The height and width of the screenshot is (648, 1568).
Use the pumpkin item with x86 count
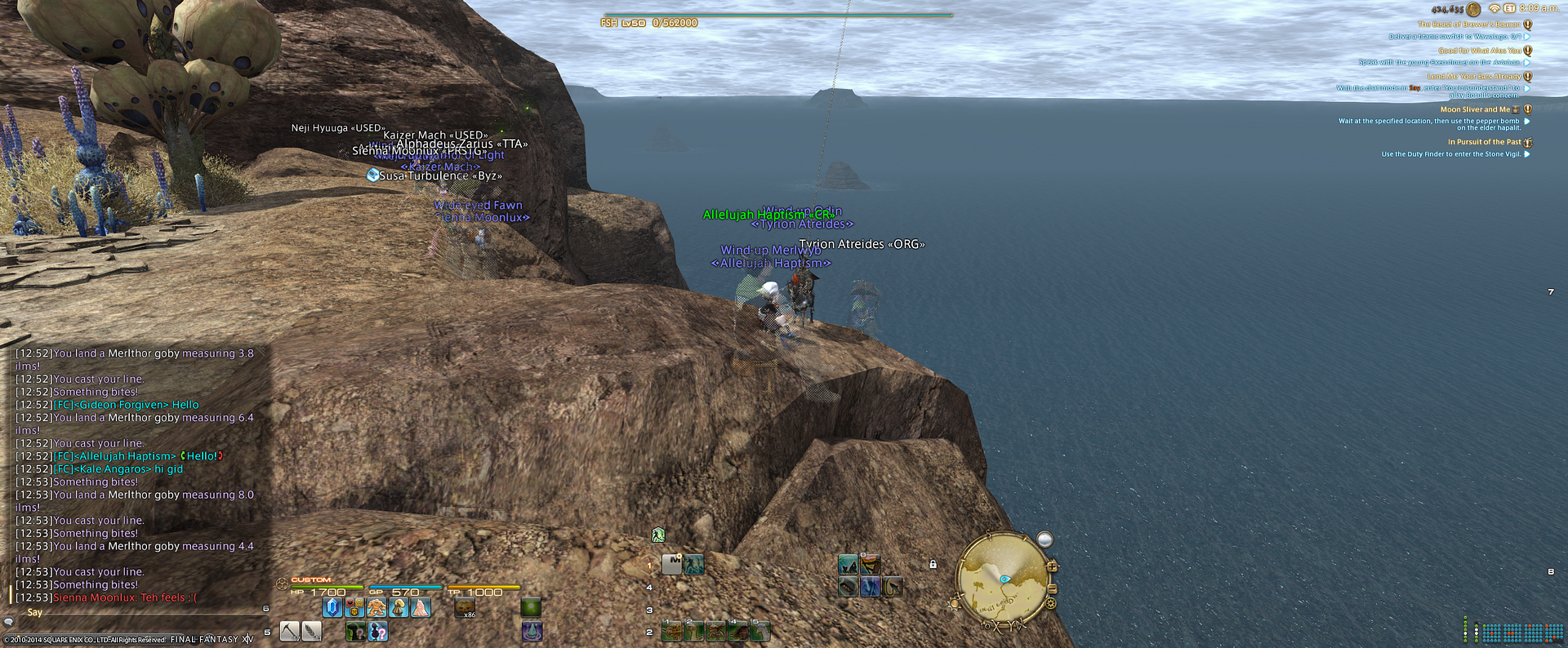coord(465,607)
